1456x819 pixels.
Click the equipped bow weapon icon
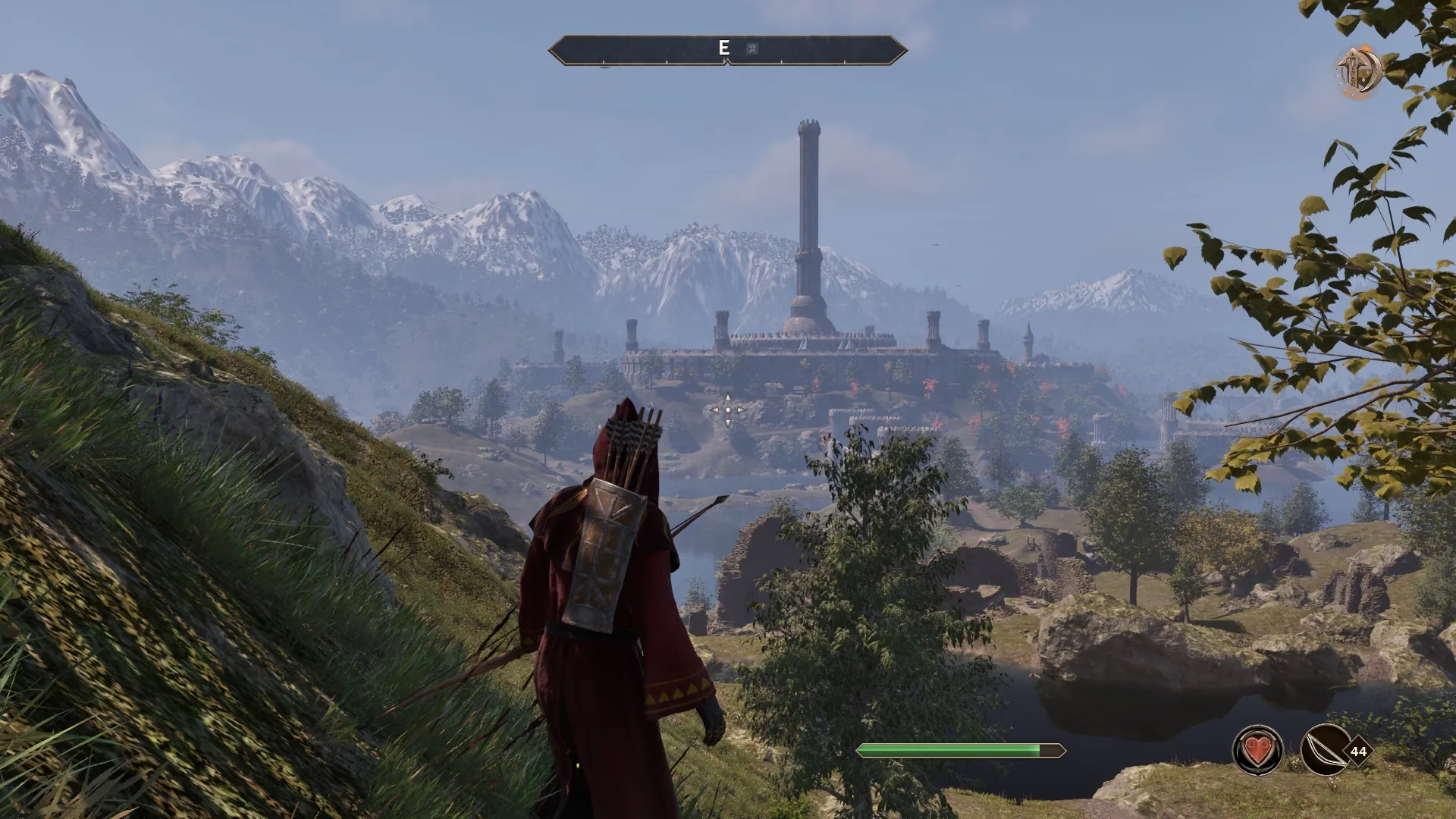(x=1325, y=751)
